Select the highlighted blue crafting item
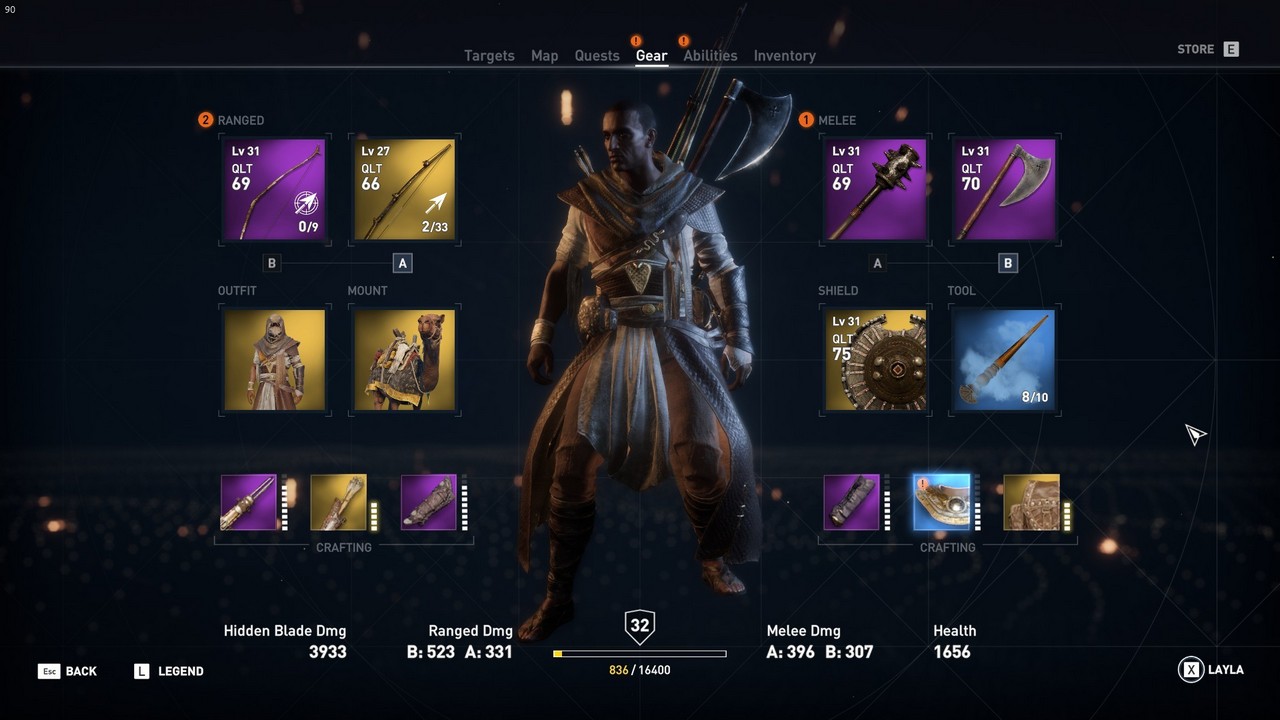This screenshot has height=720, width=1280. click(x=941, y=502)
